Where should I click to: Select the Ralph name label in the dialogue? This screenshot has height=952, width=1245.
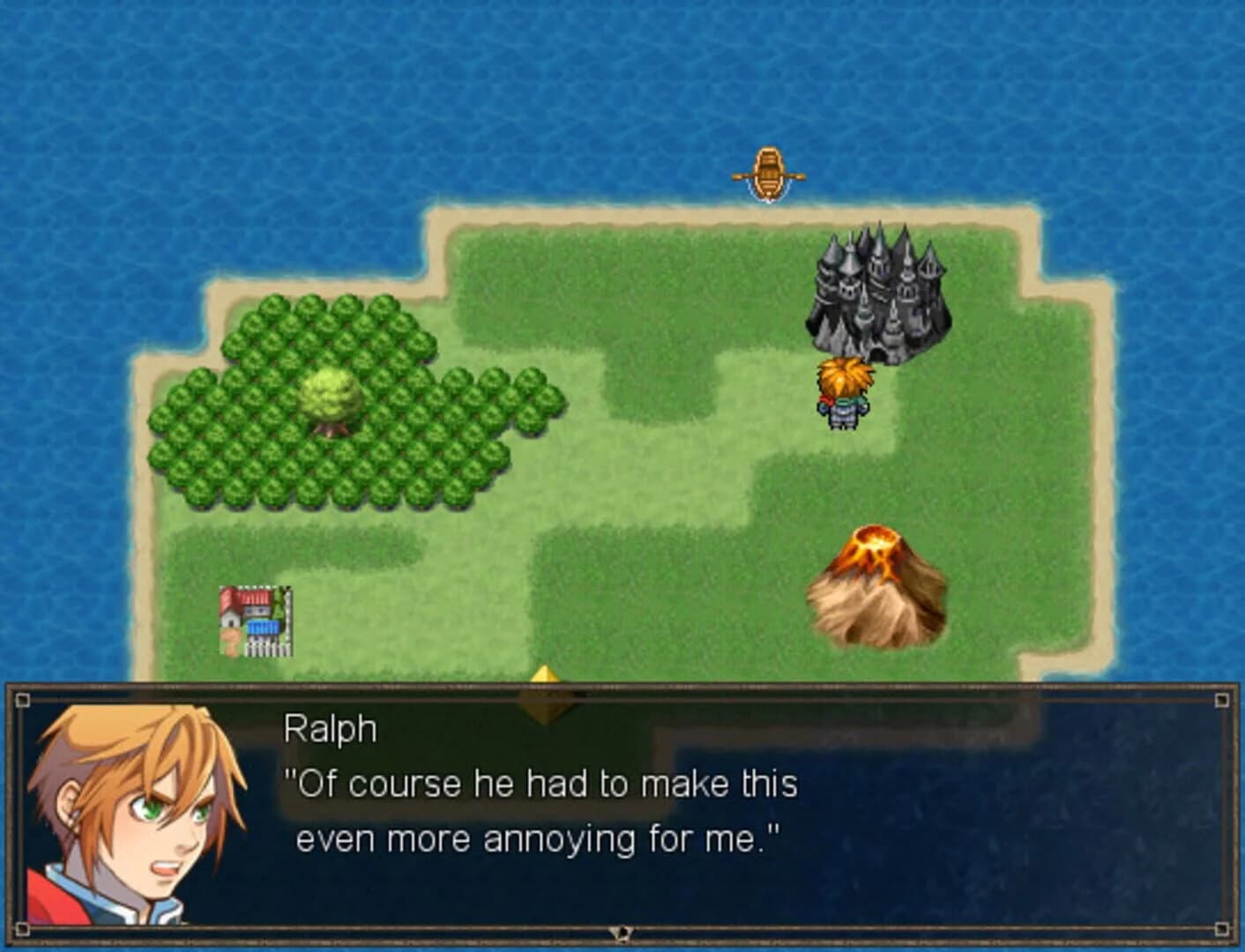point(331,727)
